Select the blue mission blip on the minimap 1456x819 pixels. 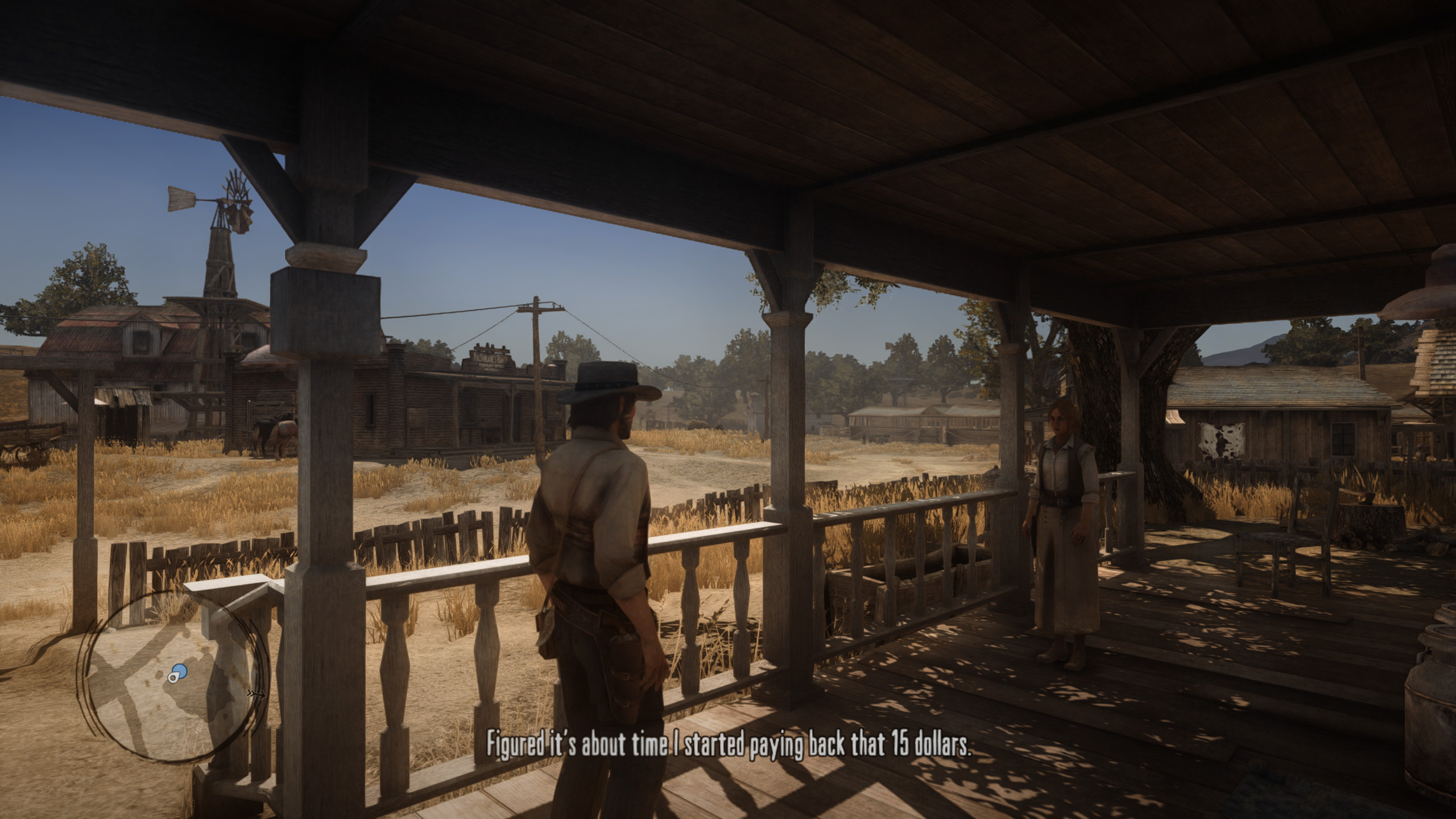coord(180,671)
